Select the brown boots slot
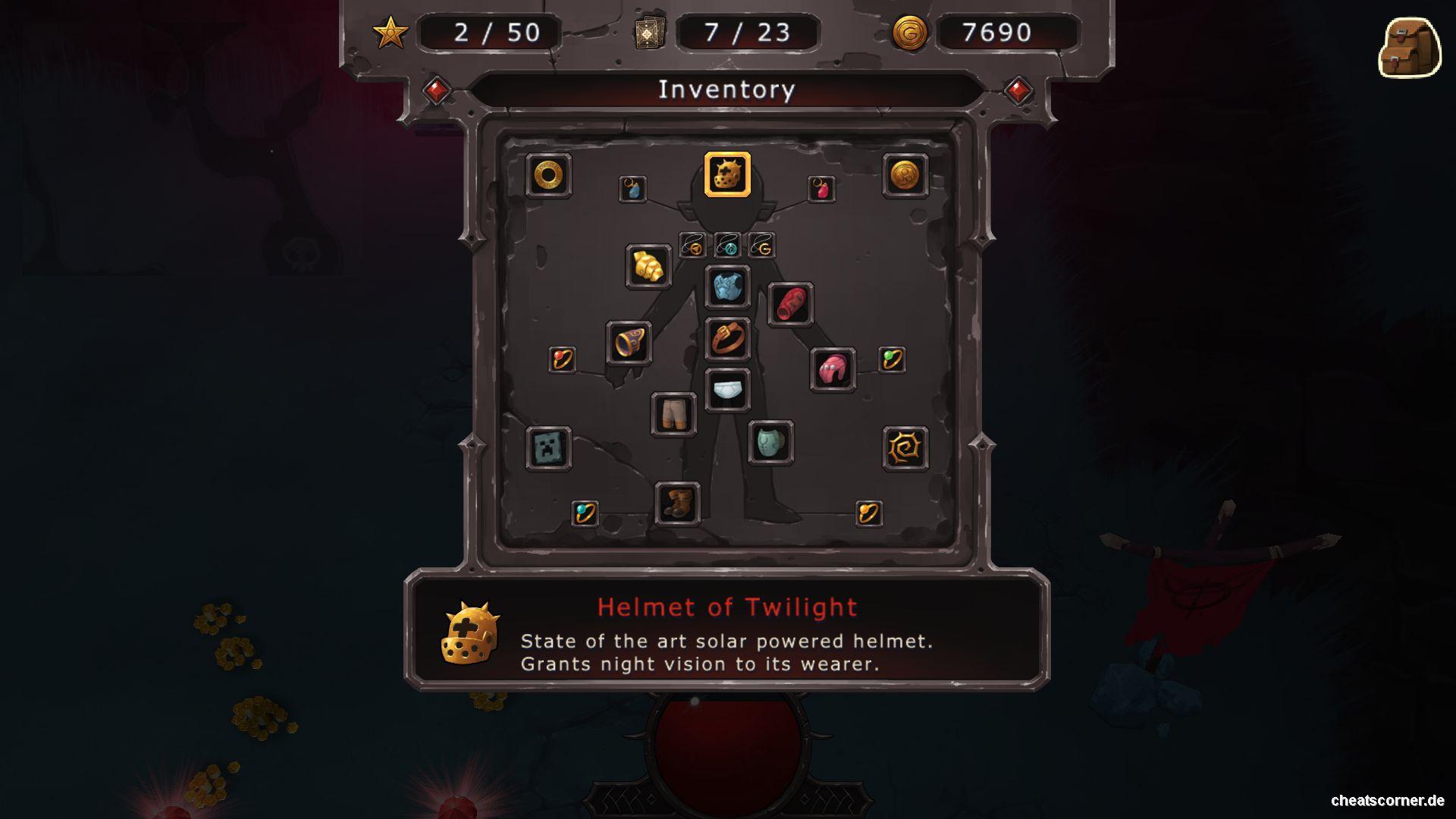Viewport: 1456px width, 819px height. (x=677, y=503)
